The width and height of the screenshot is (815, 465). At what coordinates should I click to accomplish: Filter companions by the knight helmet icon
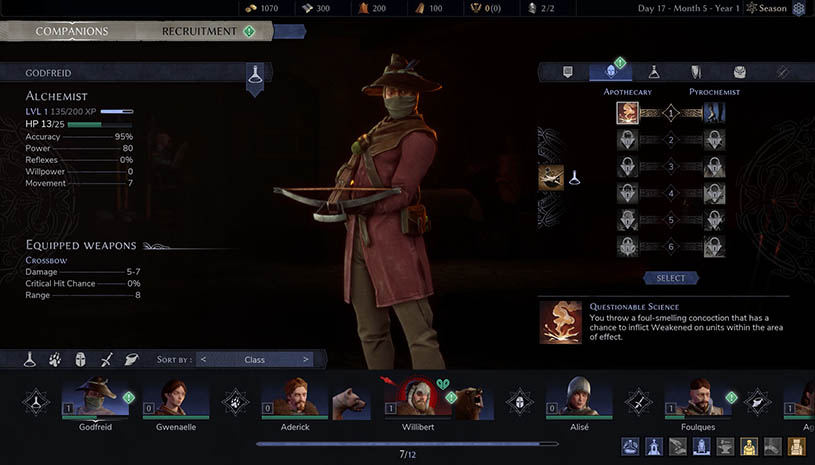(x=80, y=359)
